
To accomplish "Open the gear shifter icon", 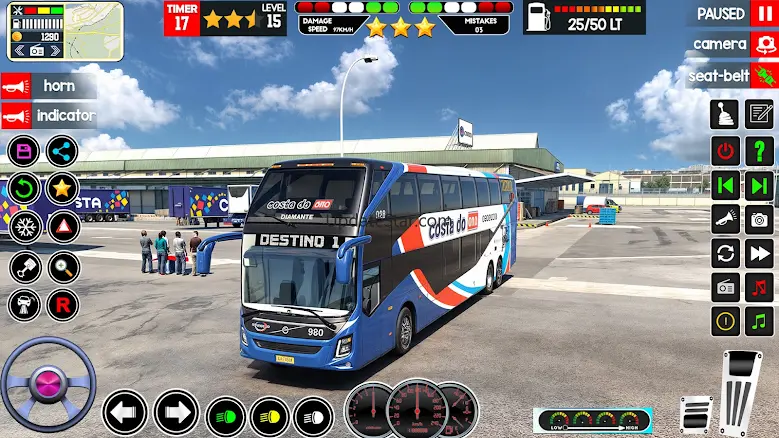I will 725,115.
